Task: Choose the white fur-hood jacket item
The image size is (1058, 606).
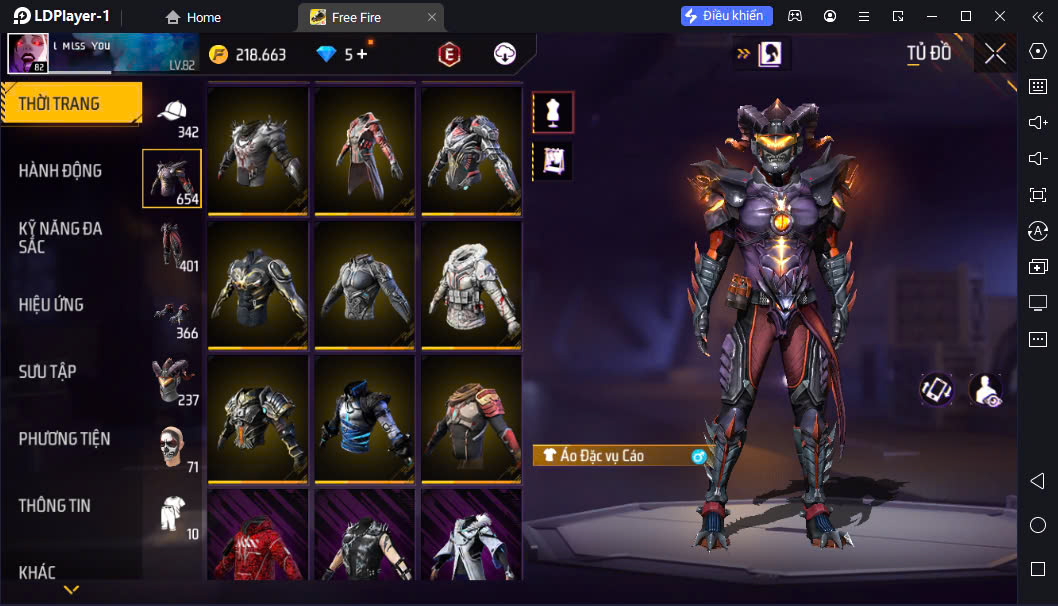Action: click(x=471, y=283)
